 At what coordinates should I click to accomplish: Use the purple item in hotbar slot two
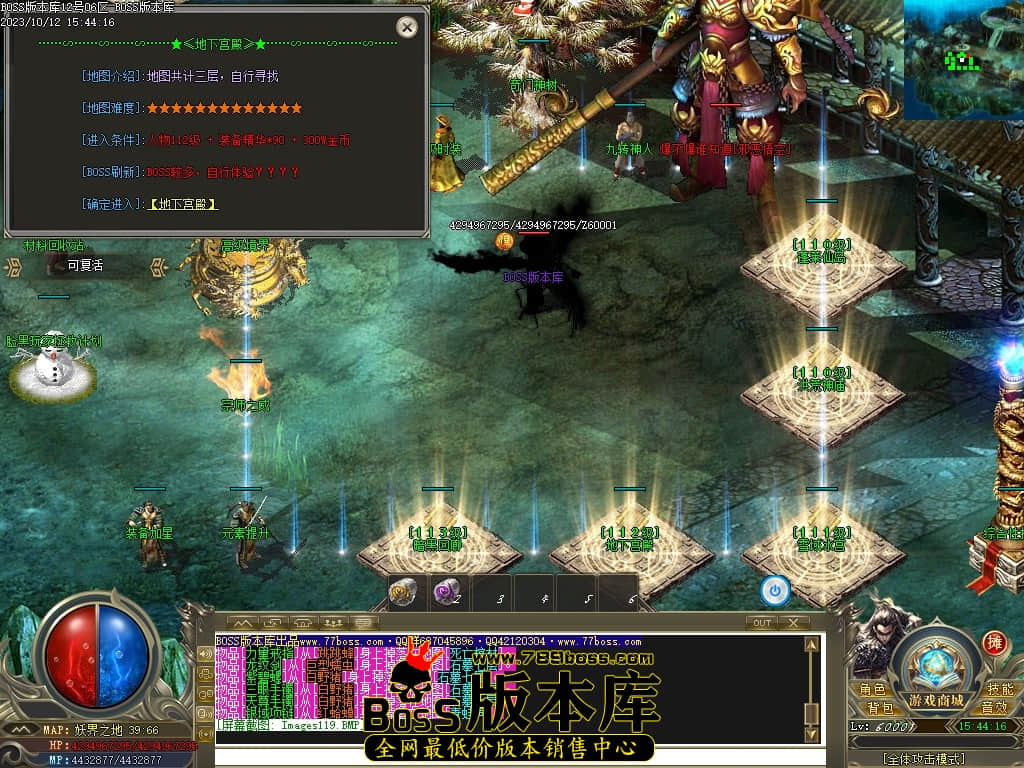coord(446,592)
